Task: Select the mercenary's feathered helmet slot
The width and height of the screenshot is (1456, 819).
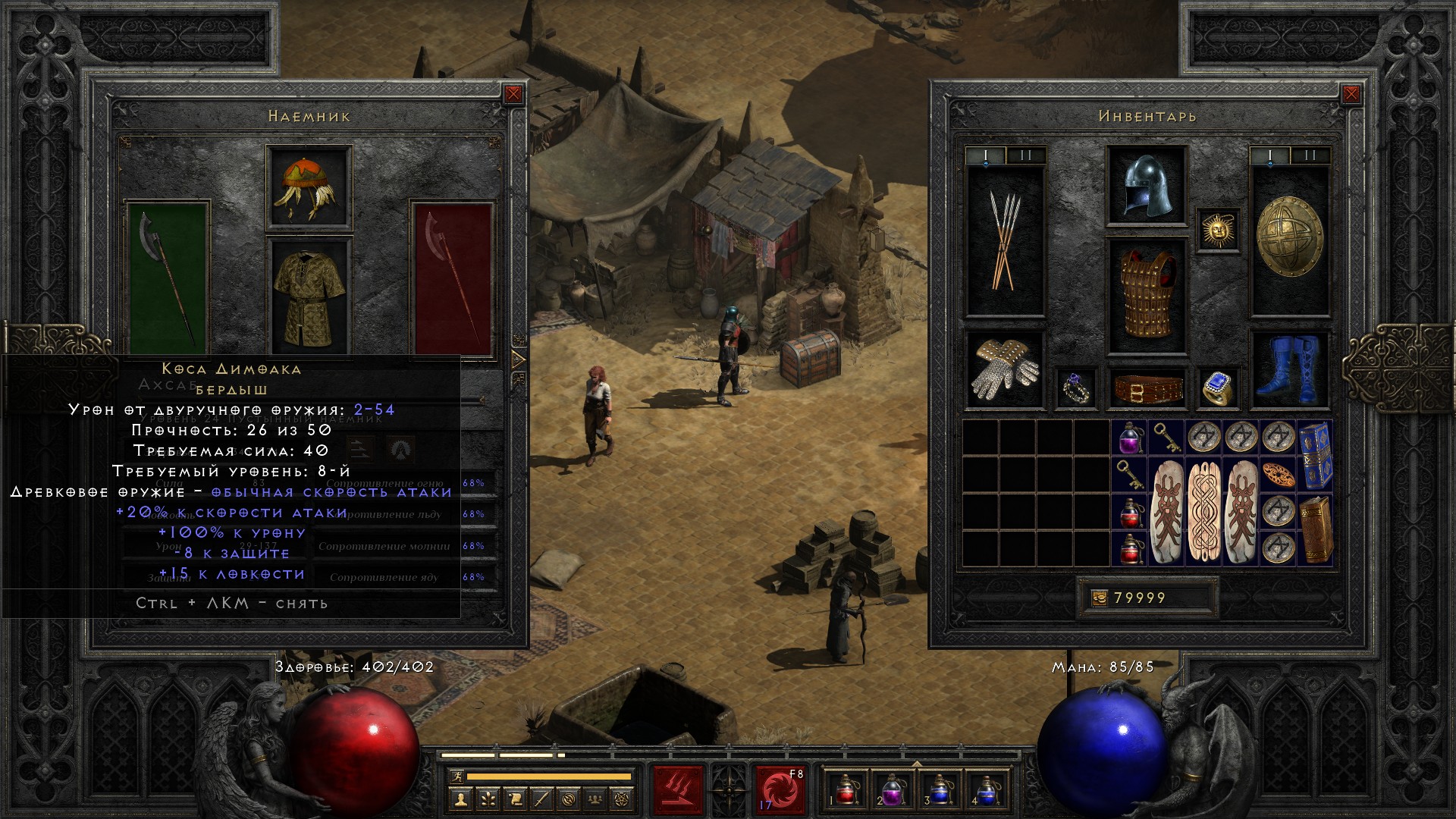Action: [x=309, y=187]
